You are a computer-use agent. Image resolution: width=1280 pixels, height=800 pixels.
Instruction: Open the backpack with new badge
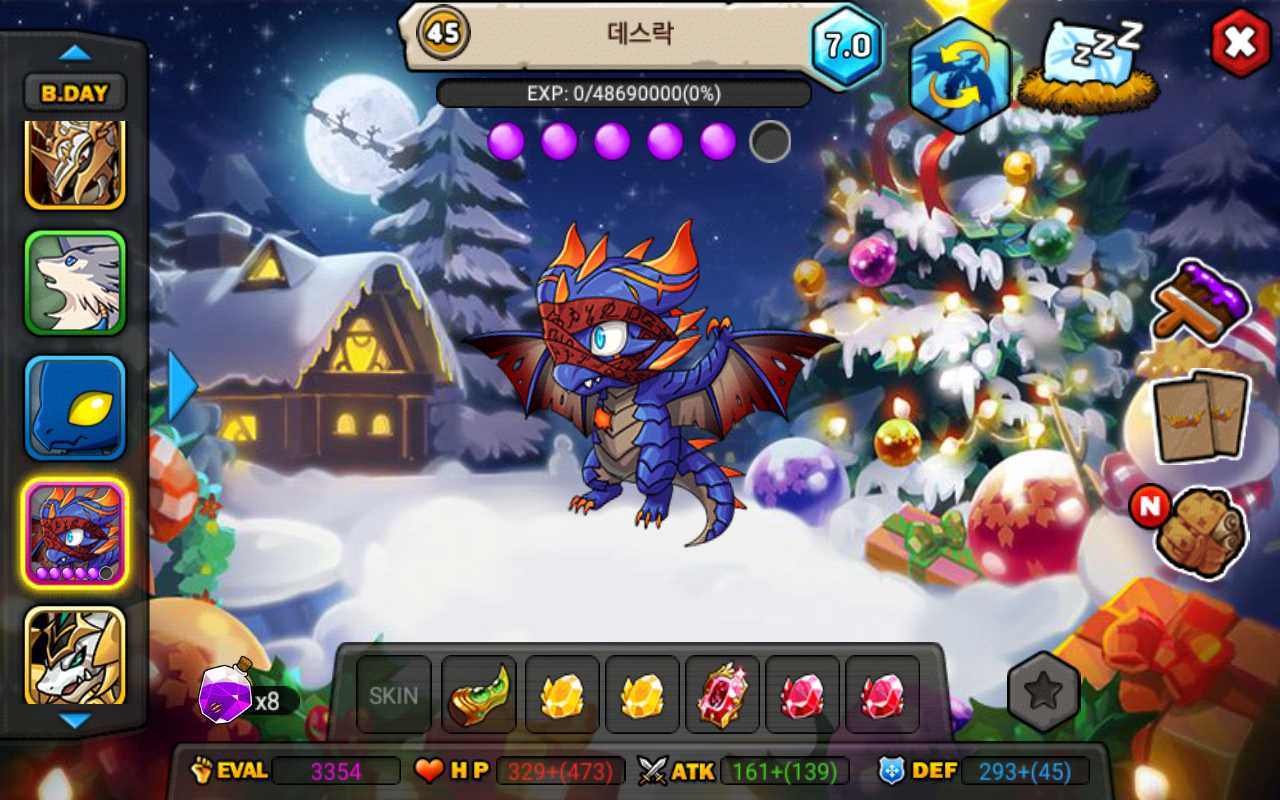pyautogui.click(x=1199, y=530)
